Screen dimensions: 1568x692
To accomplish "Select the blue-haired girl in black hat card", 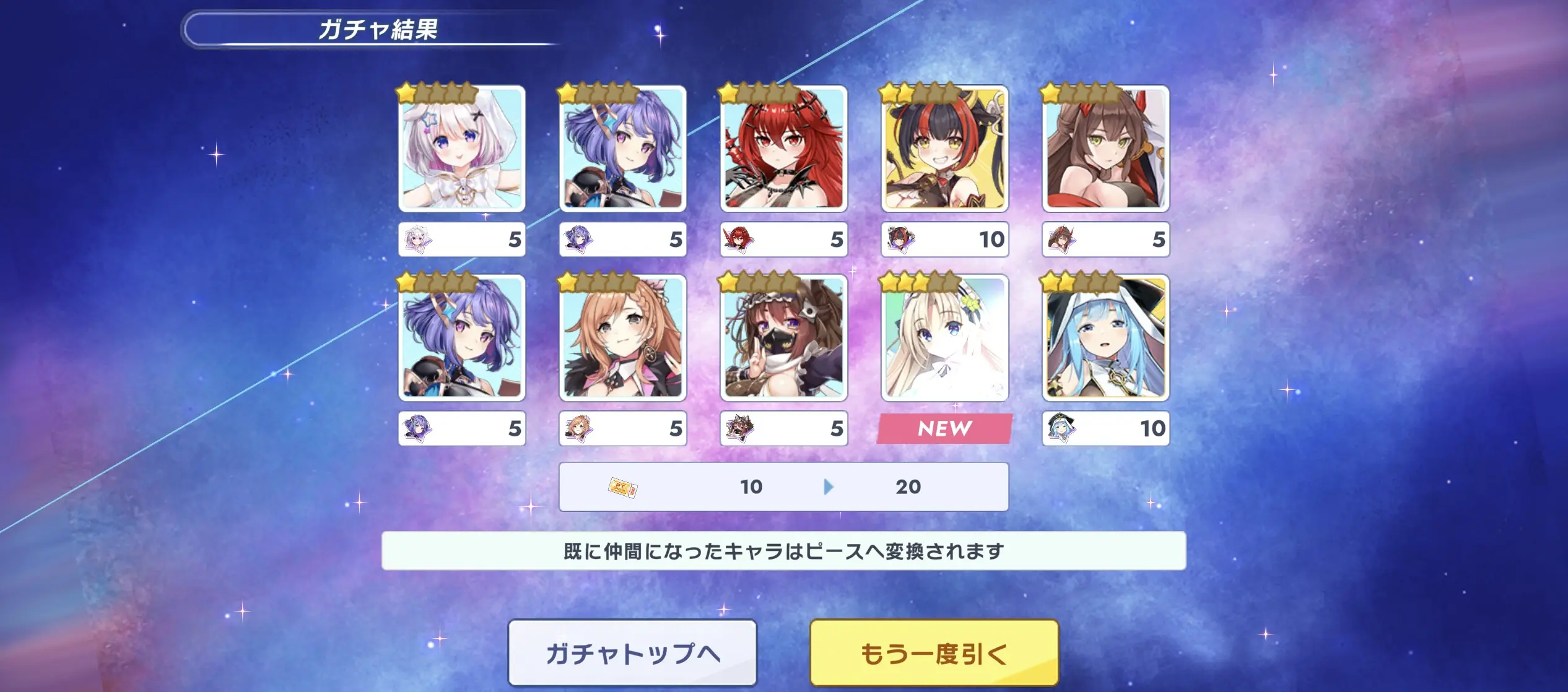I will [1105, 338].
